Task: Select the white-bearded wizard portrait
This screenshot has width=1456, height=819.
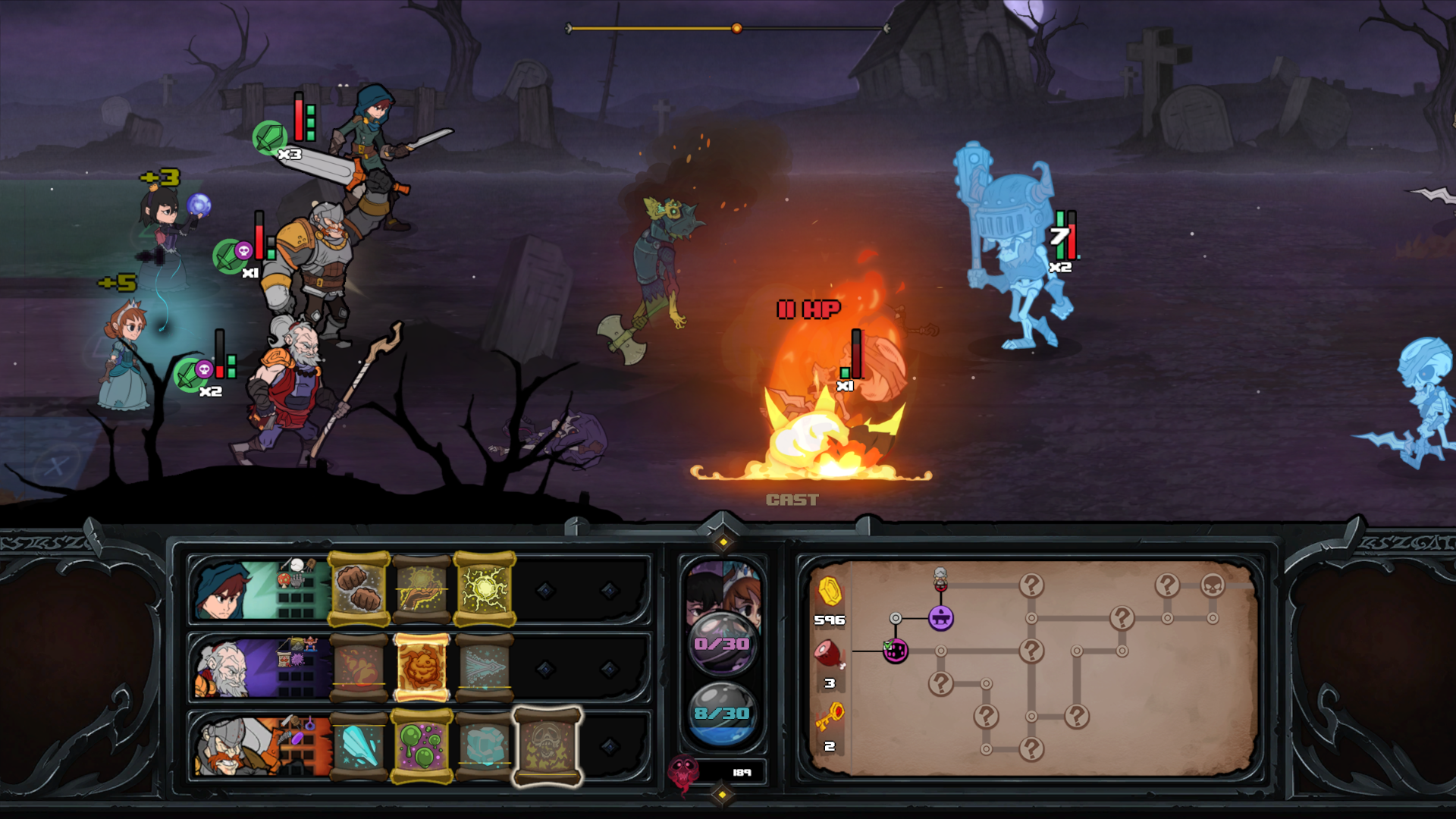Action: 227,668
